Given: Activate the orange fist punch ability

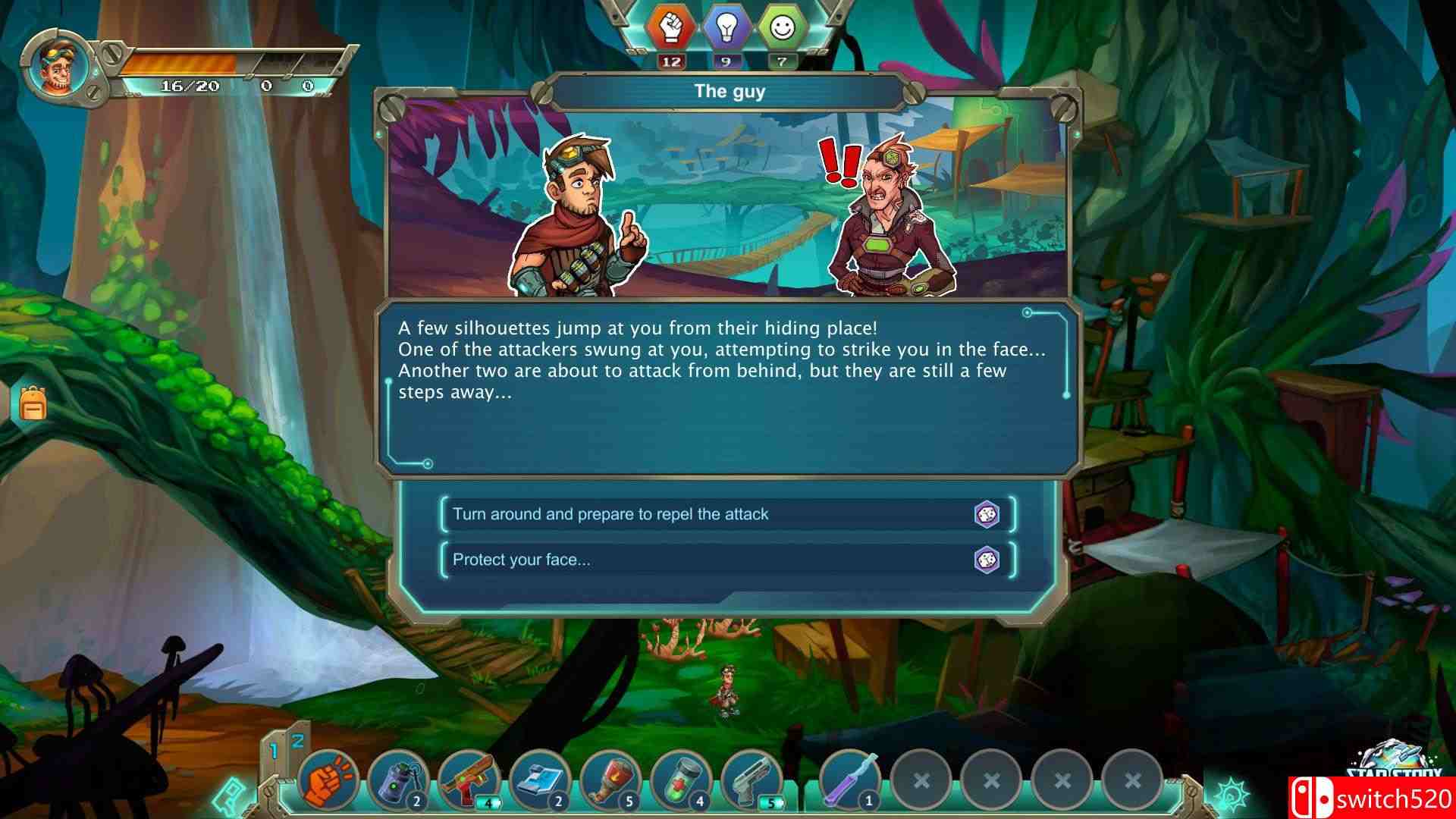Looking at the screenshot, I should [328, 780].
